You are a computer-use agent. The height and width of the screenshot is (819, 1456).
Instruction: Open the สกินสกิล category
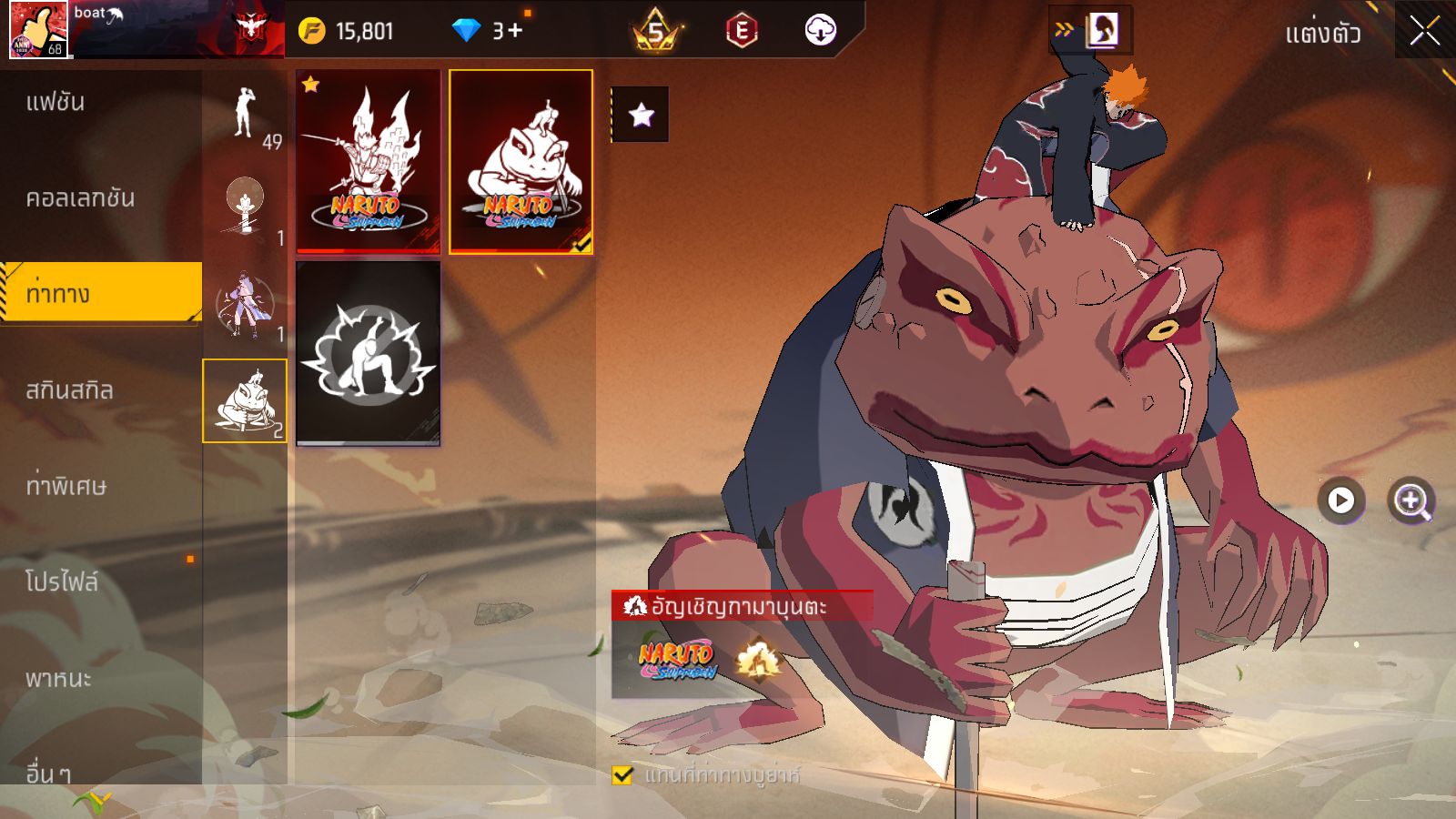(x=70, y=390)
